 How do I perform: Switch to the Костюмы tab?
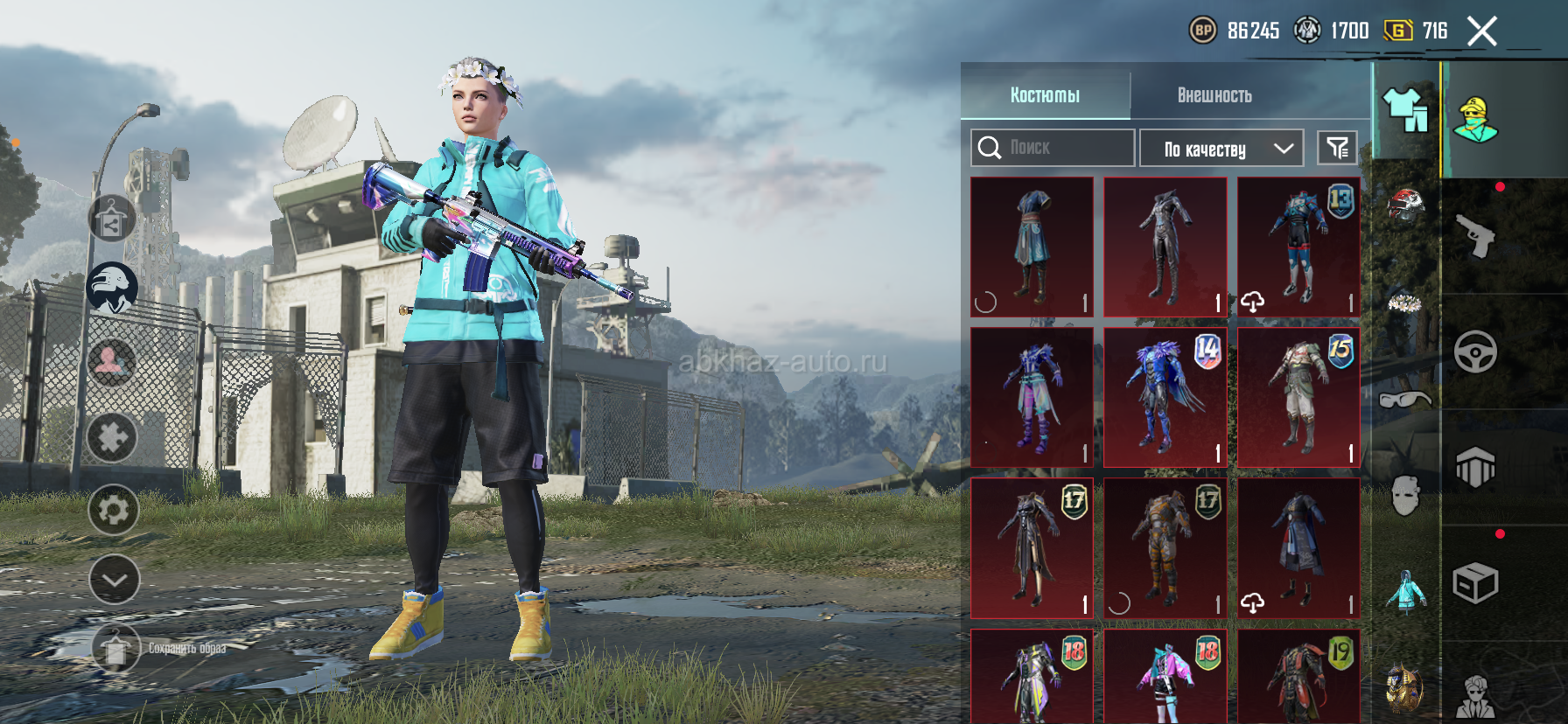[1045, 95]
